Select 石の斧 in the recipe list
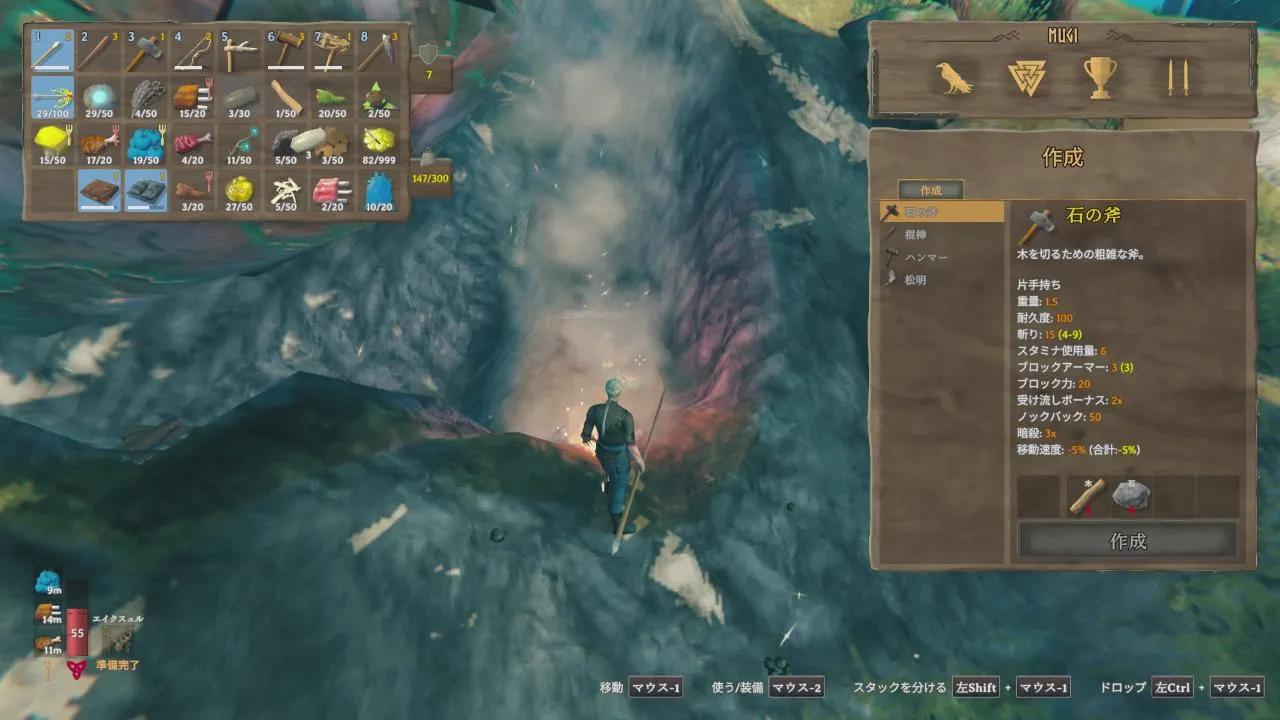The image size is (1280, 720). point(941,211)
